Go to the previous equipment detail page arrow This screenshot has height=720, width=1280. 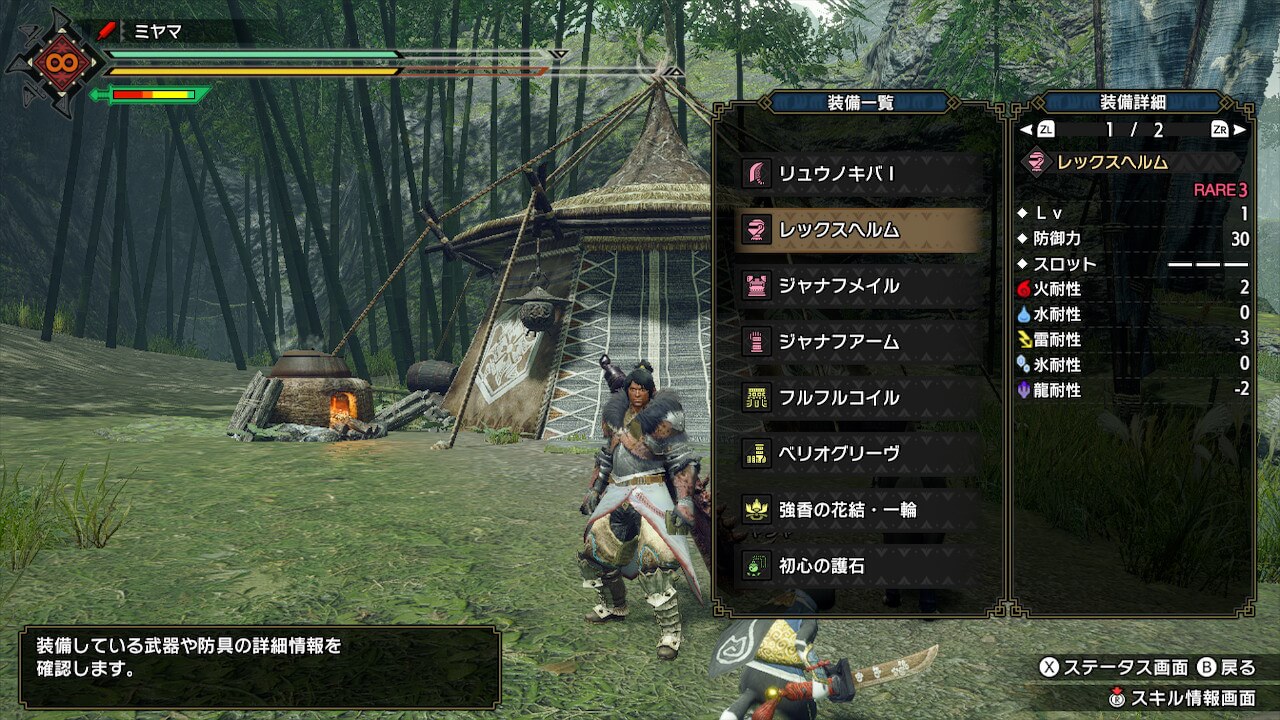[1038, 130]
